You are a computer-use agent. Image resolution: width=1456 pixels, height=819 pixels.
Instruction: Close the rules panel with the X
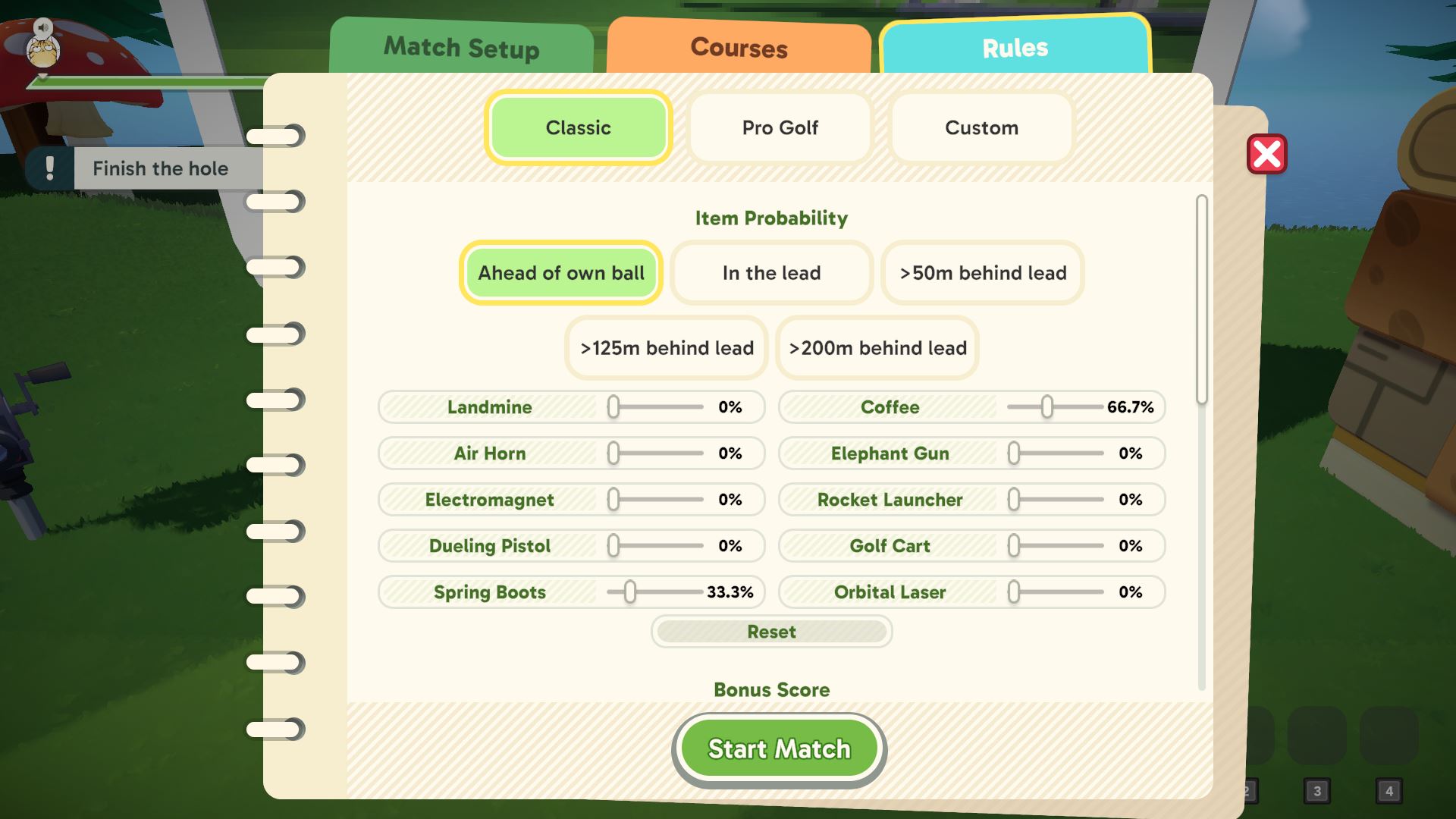point(1266,154)
